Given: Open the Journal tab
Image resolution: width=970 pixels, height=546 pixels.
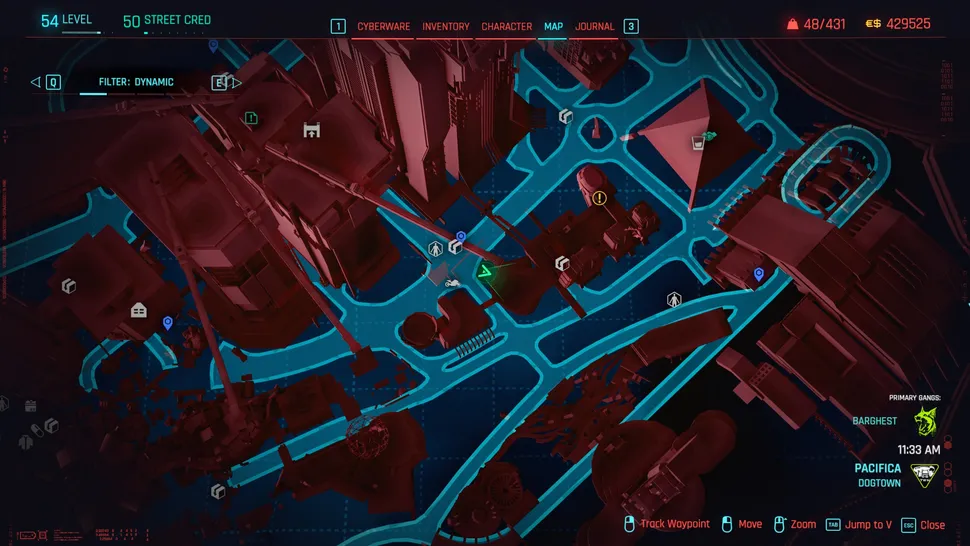Looking at the screenshot, I should tap(595, 26).
